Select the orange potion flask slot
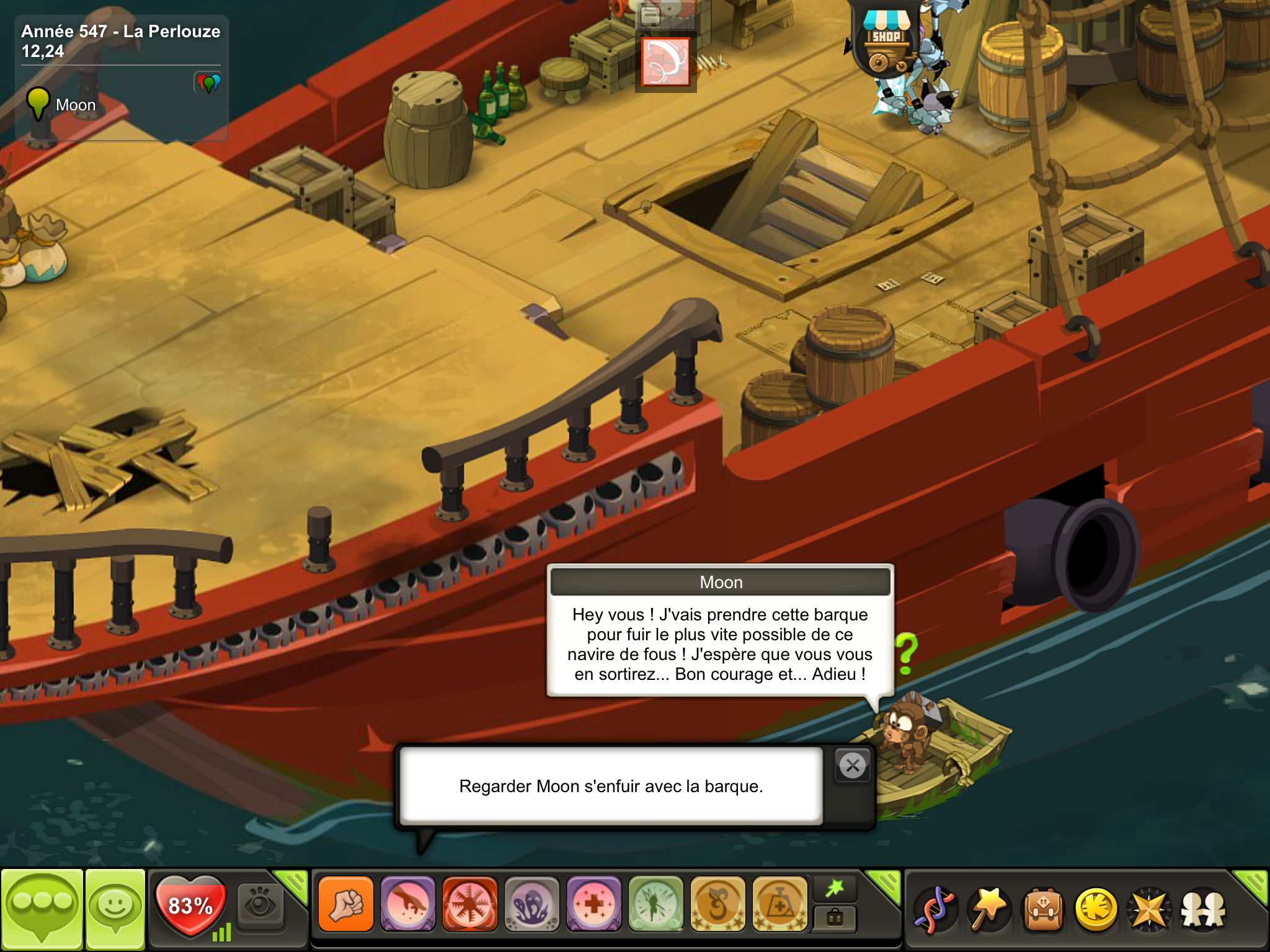The height and width of the screenshot is (952, 1270). [x=780, y=904]
